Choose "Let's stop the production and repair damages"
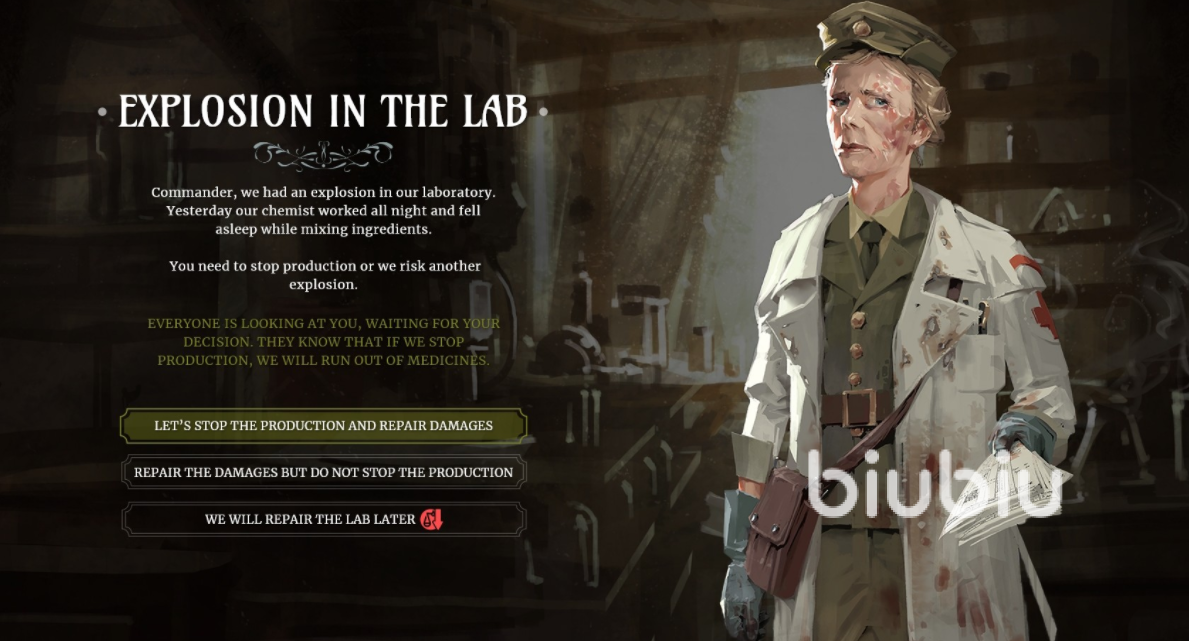This screenshot has width=1189, height=641. coord(323,425)
